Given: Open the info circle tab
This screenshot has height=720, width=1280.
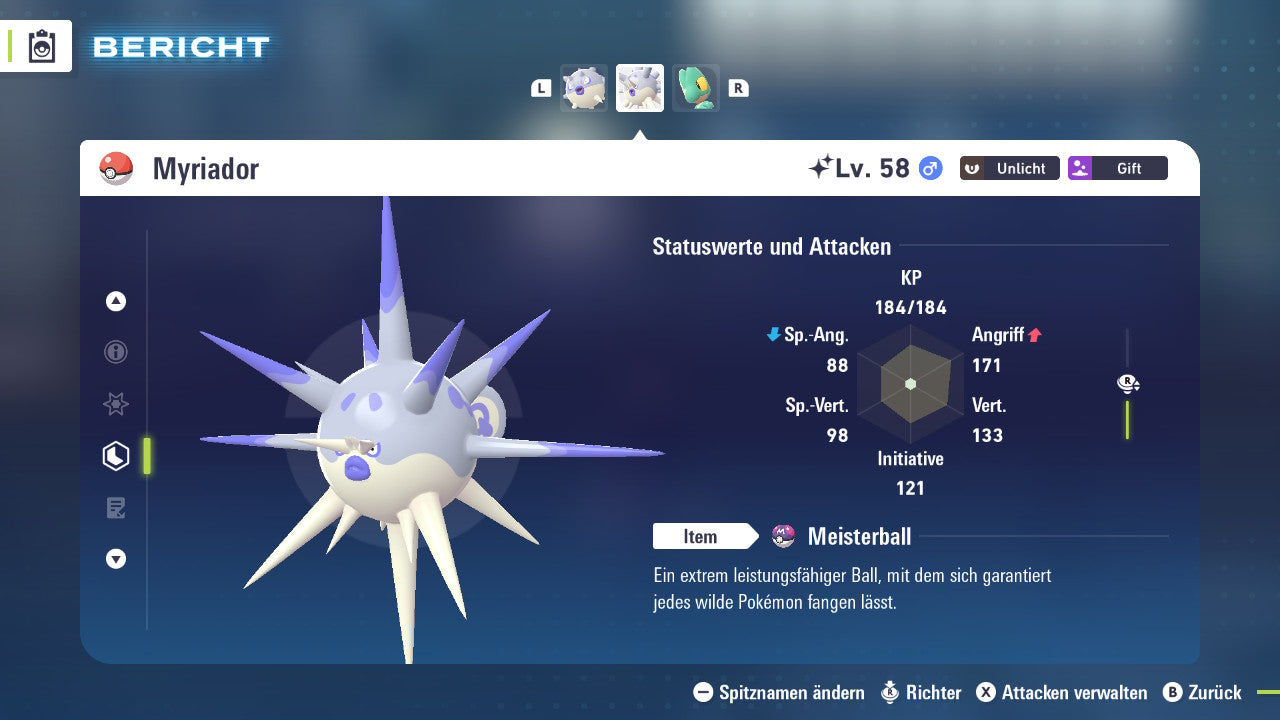Looking at the screenshot, I should pos(116,352).
